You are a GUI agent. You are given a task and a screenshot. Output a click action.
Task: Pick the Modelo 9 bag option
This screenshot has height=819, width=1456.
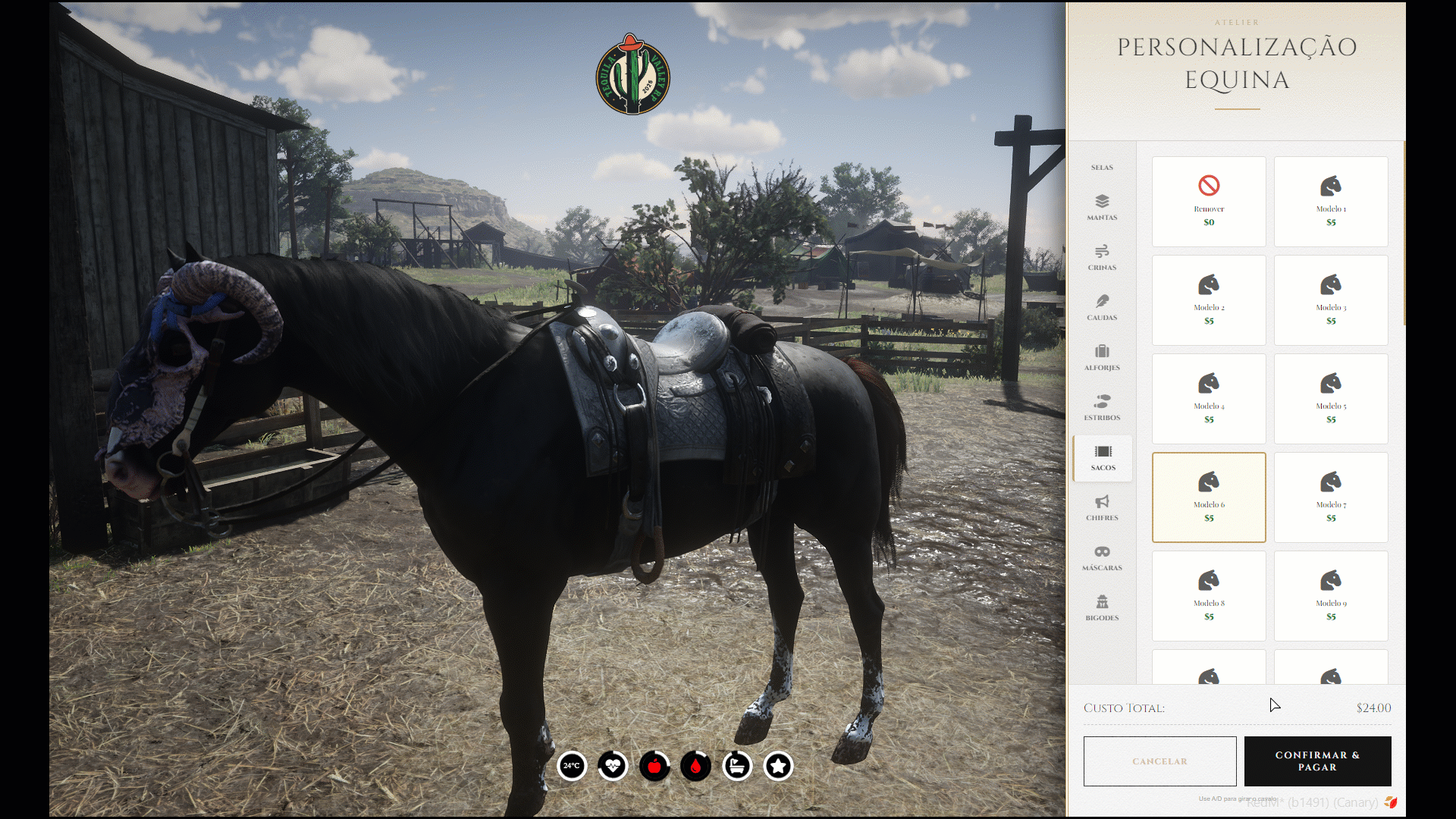(1330, 595)
